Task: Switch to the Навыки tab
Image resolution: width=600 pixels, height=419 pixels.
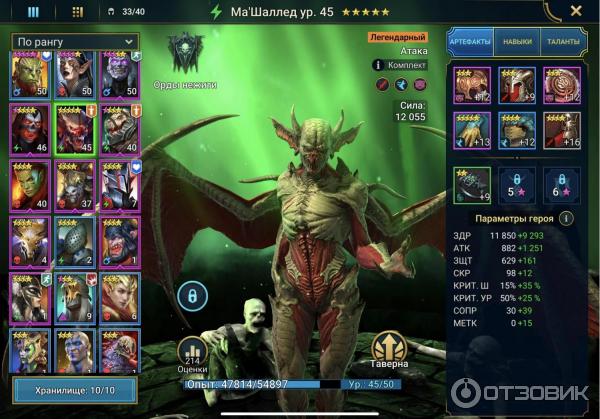Action: point(517,41)
